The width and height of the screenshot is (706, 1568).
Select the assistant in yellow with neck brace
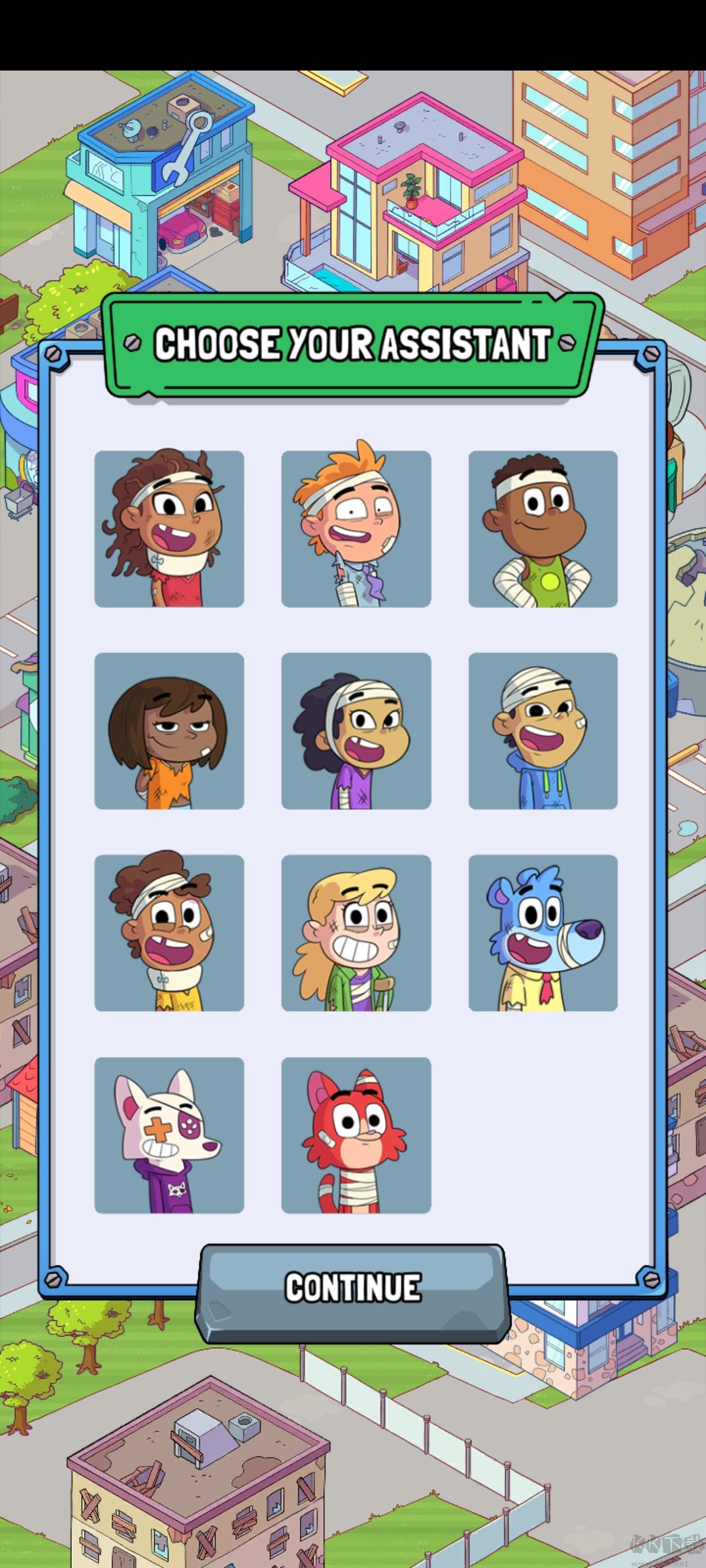[x=169, y=932]
